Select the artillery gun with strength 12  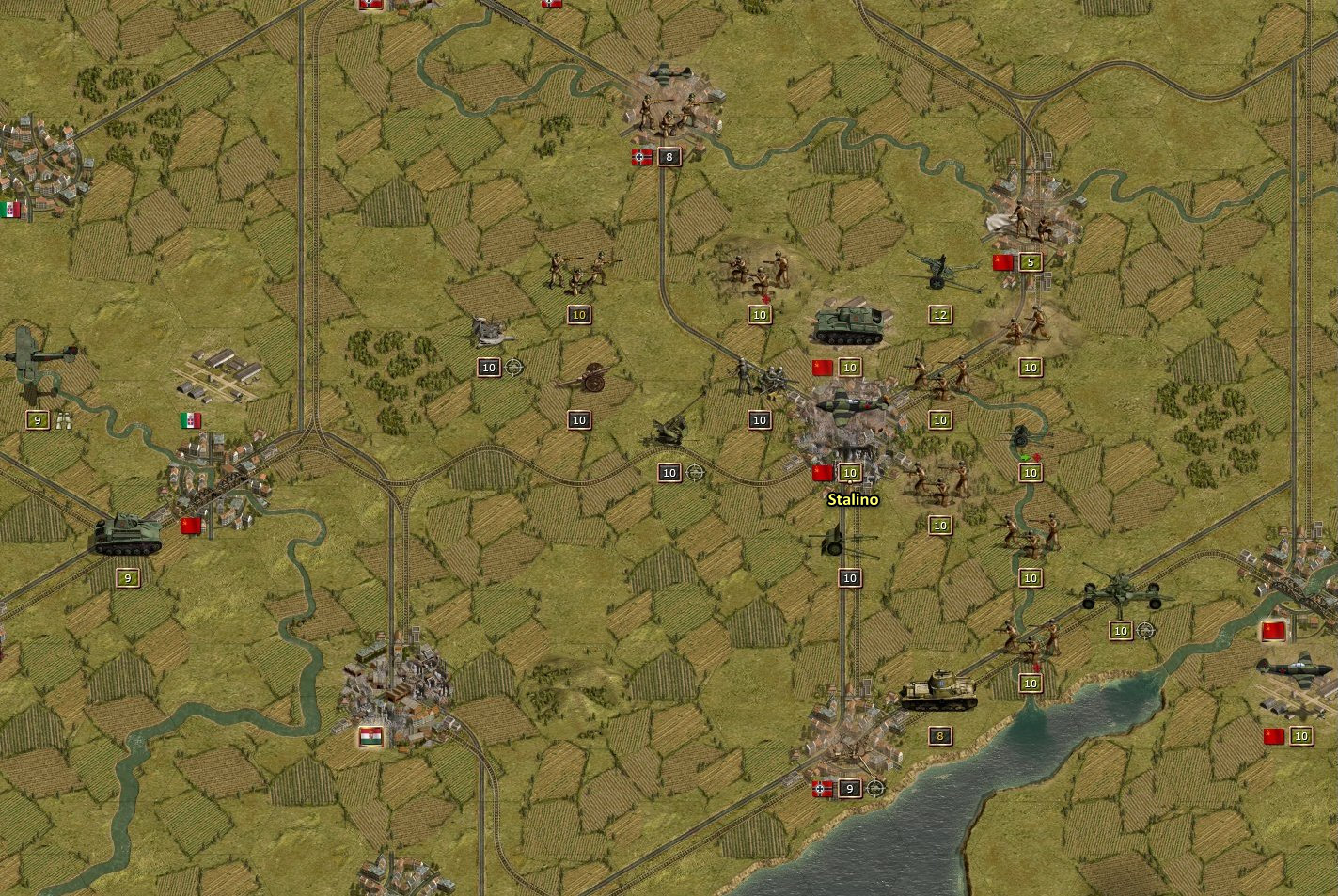pos(939,272)
